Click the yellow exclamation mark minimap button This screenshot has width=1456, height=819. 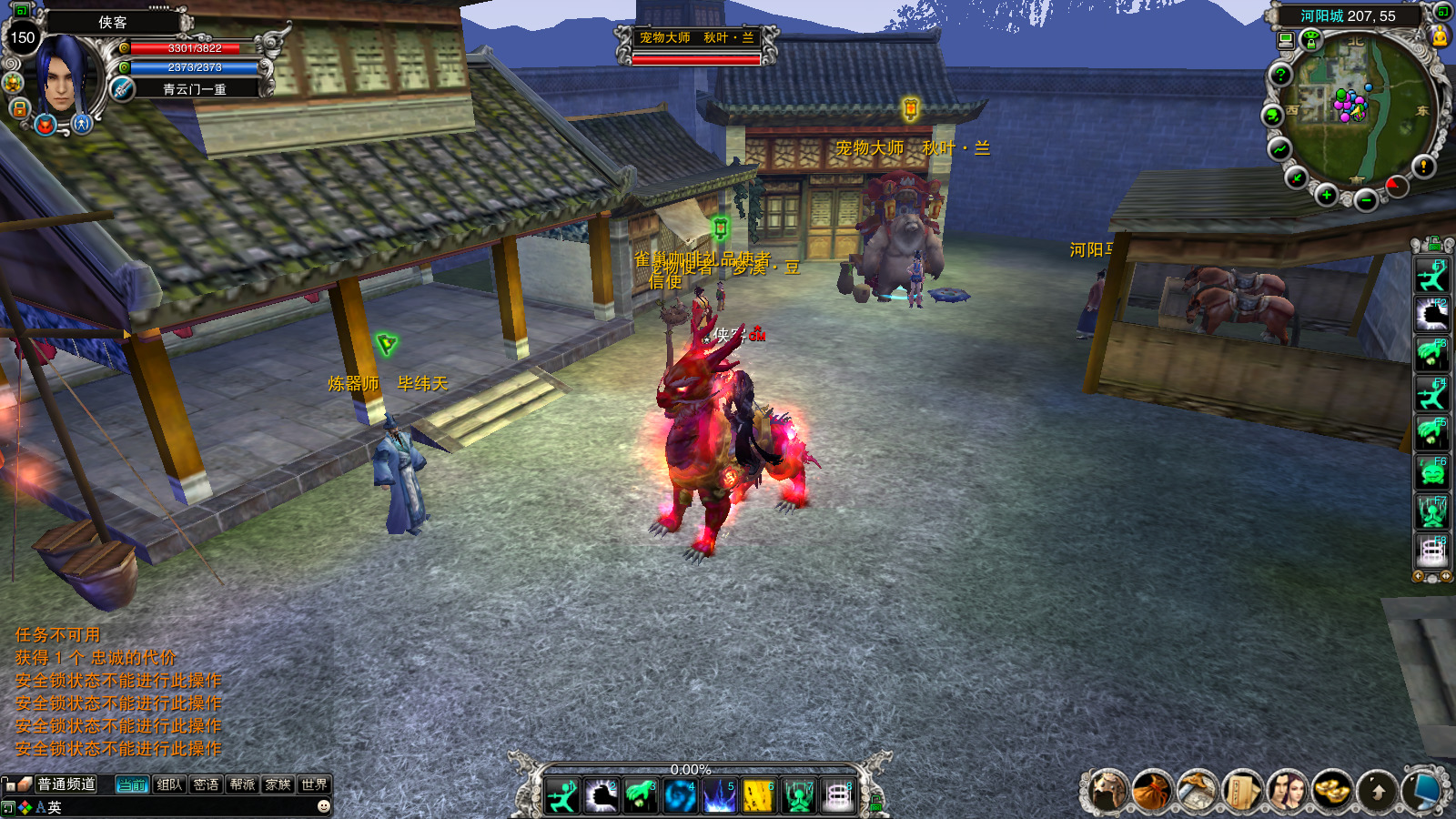tap(1423, 166)
